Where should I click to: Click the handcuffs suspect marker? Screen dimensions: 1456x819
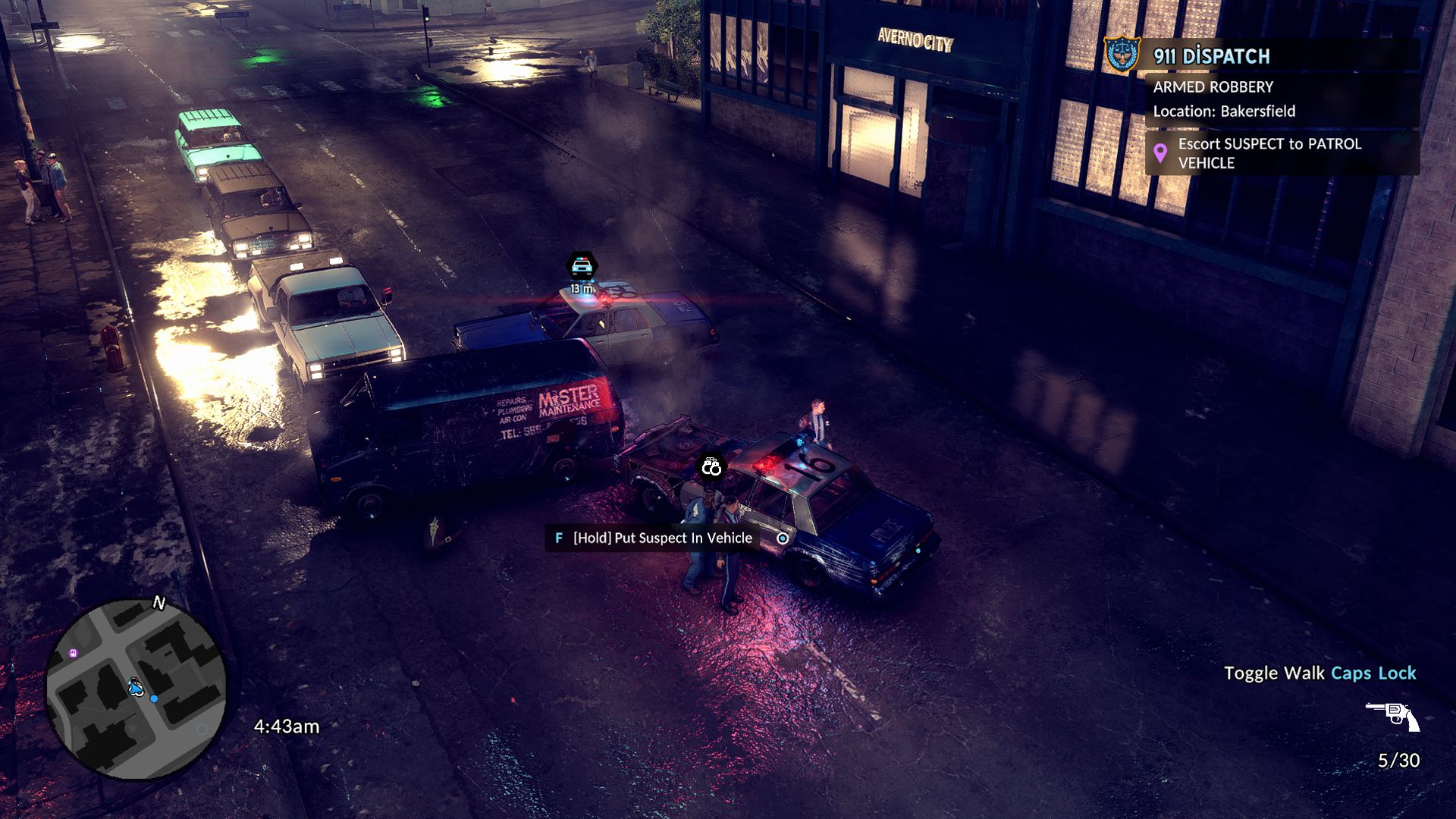pyautogui.click(x=711, y=467)
